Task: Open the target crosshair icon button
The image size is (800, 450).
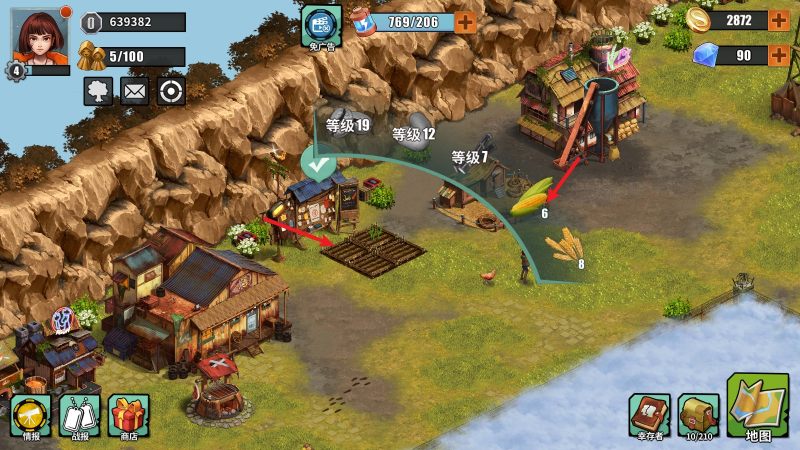Action: click(x=171, y=91)
